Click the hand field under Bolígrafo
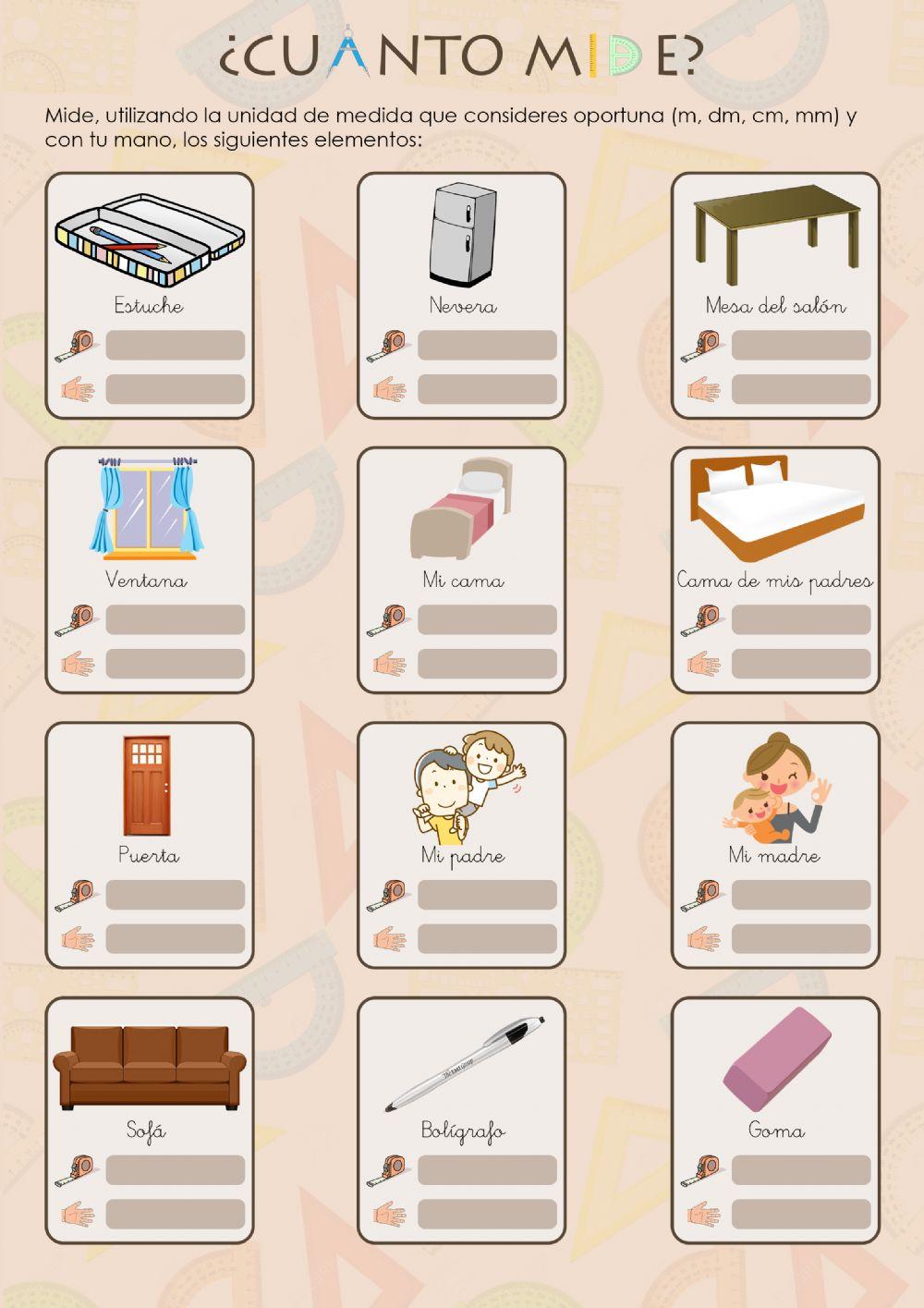 pyautogui.click(x=487, y=1214)
